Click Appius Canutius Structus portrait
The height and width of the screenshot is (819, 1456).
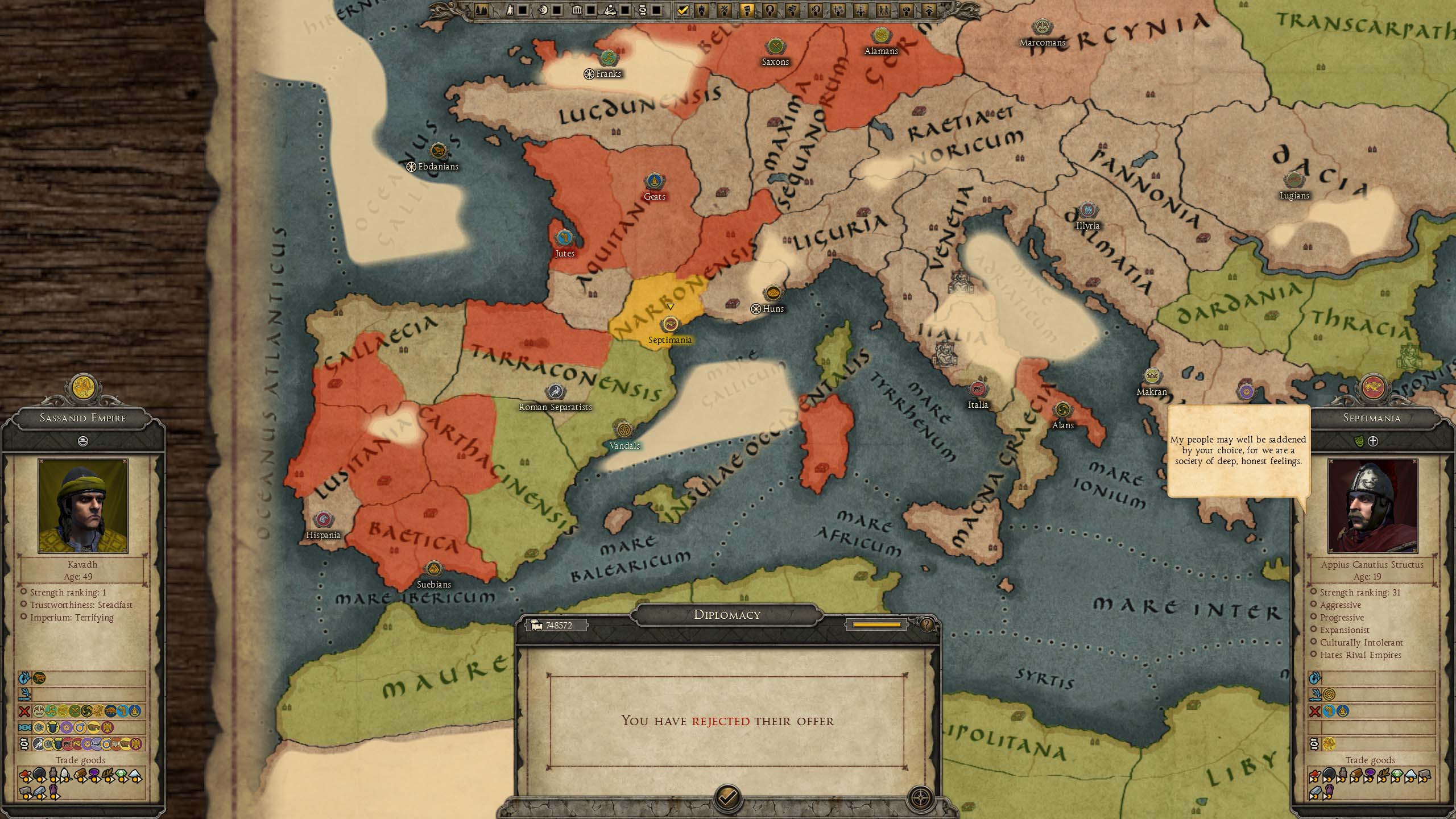[1372, 506]
